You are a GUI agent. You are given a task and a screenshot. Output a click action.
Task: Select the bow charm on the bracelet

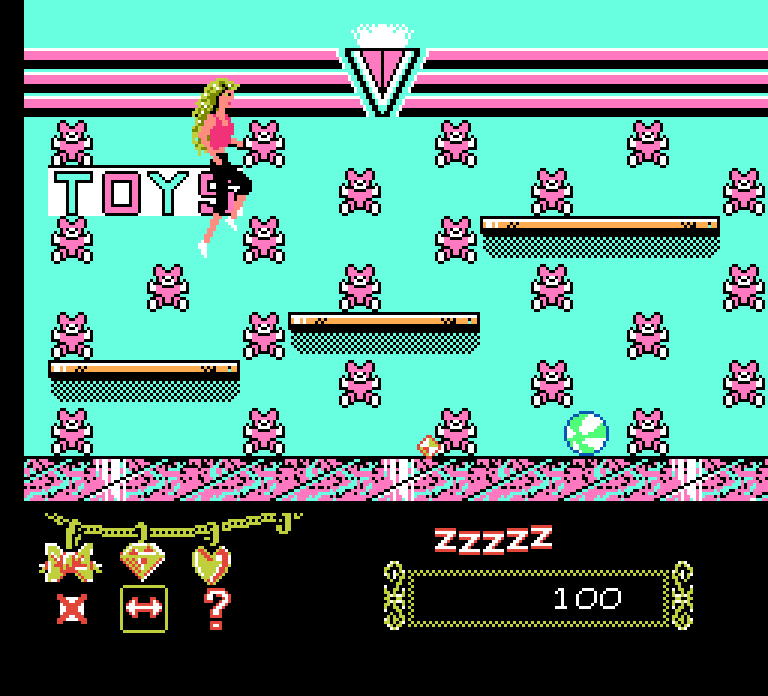tap(70, 561)
